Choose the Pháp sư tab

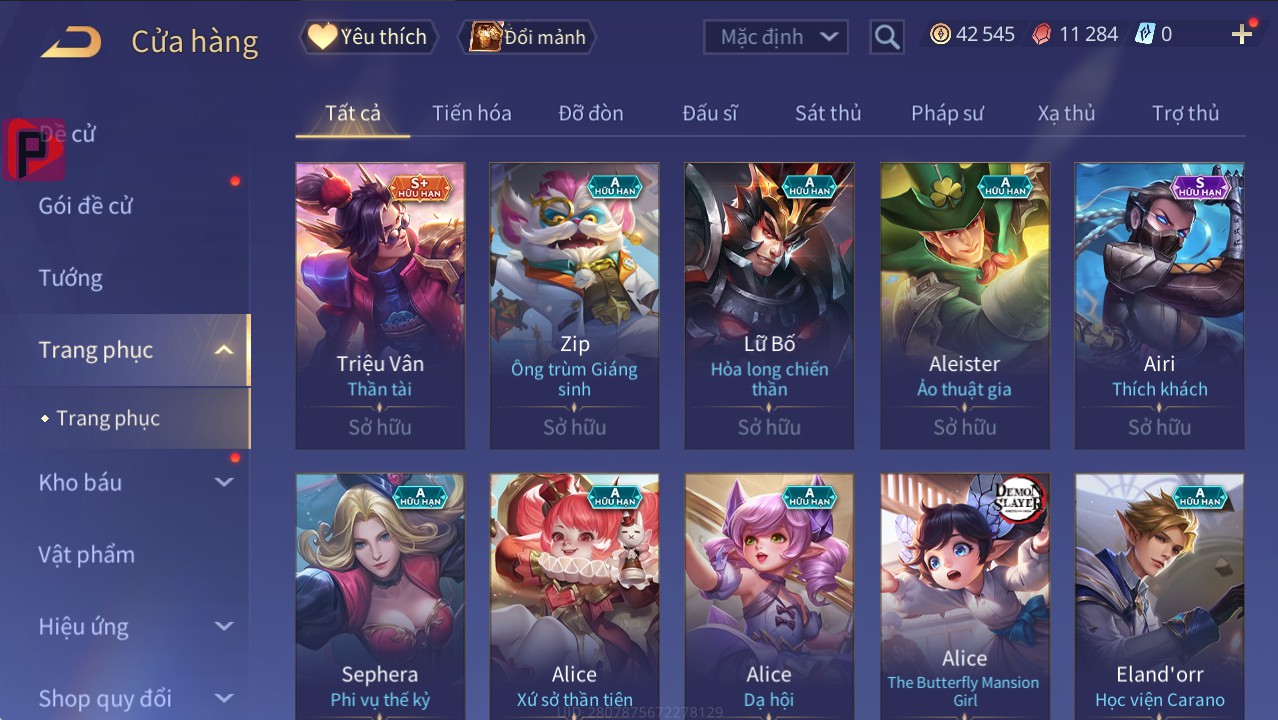click(947, 113)
